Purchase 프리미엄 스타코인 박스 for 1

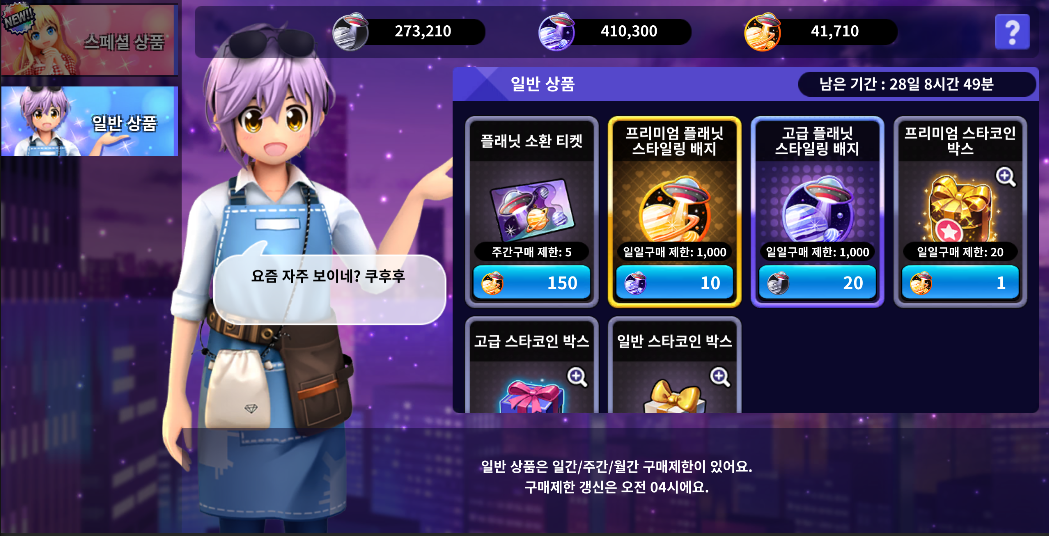tap(960, 283)
